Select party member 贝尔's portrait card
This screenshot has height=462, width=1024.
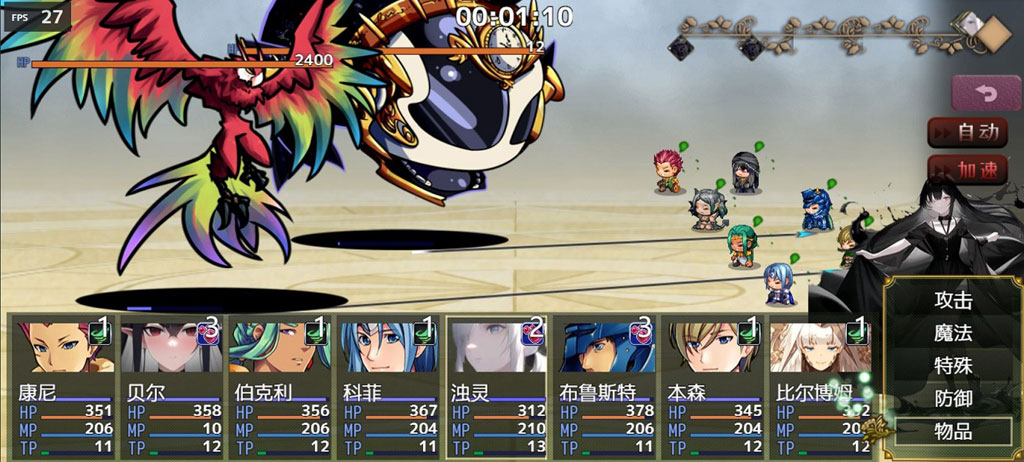(x=172, y=385)
